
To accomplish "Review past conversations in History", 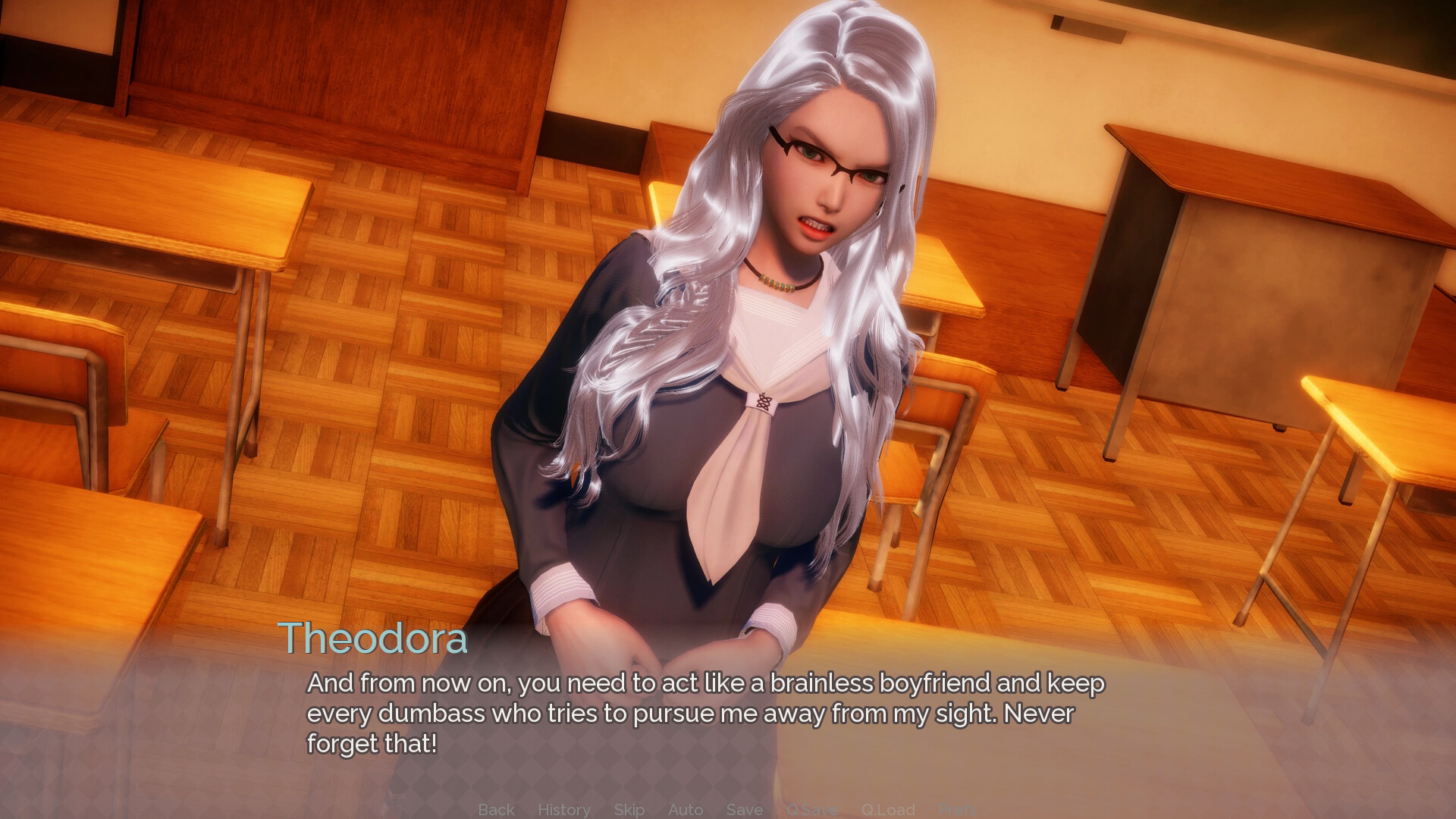I will click(x=564, y=809).
